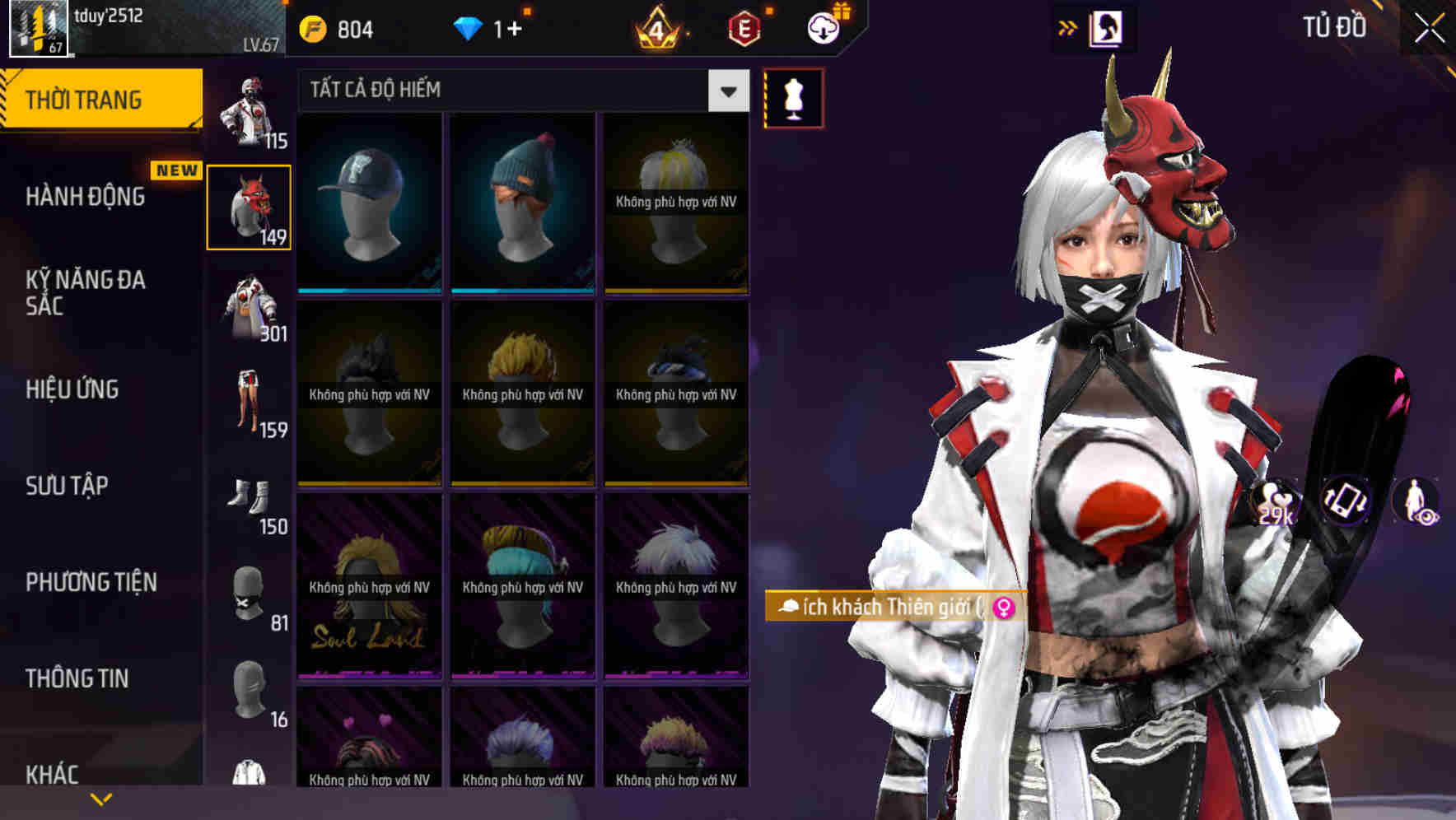
Task: Select the mannequin outfit preview icon
Action: point(793,96)
